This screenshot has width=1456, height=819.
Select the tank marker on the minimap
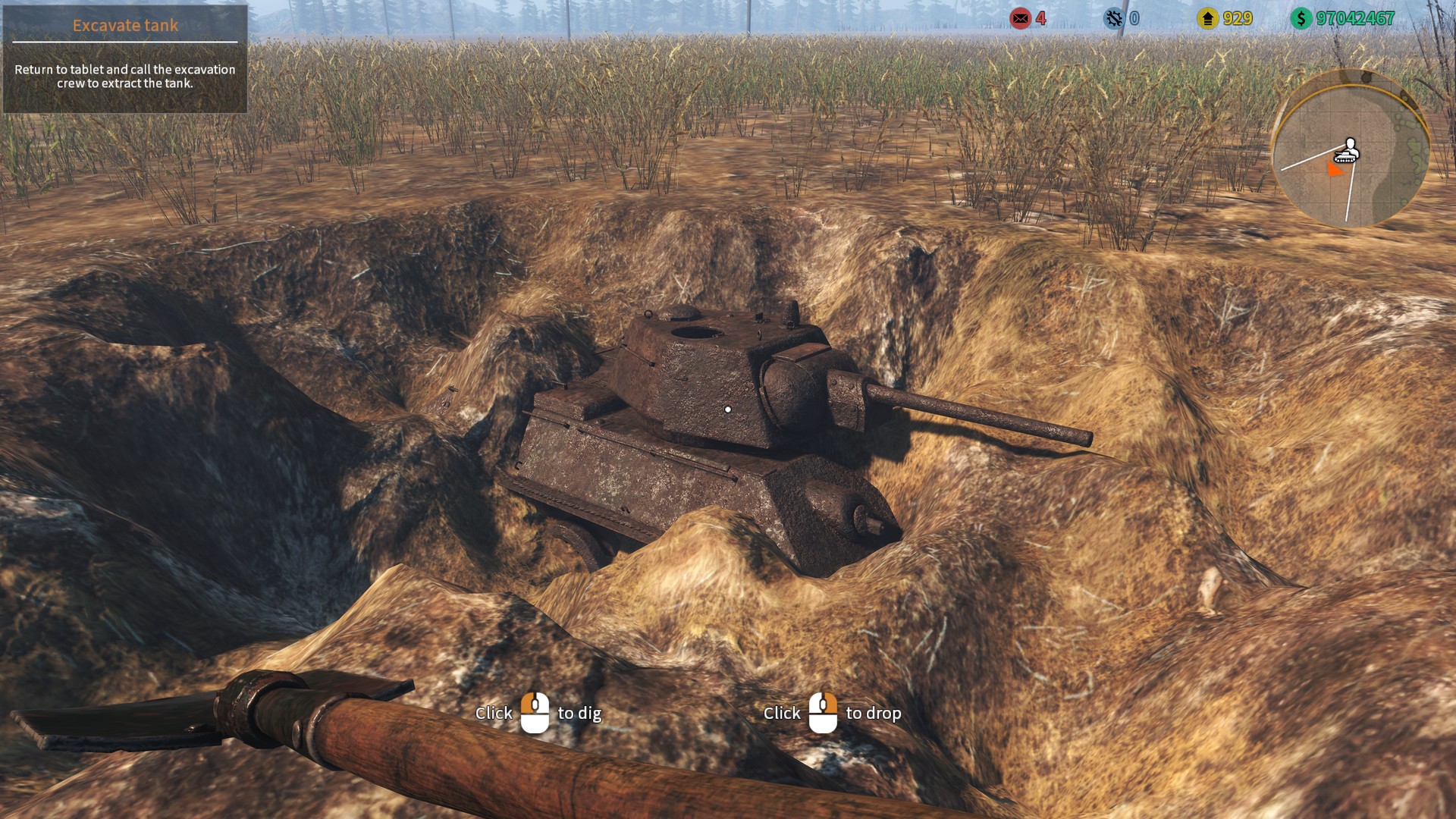pyautogui.click(x=1345, y=157)
